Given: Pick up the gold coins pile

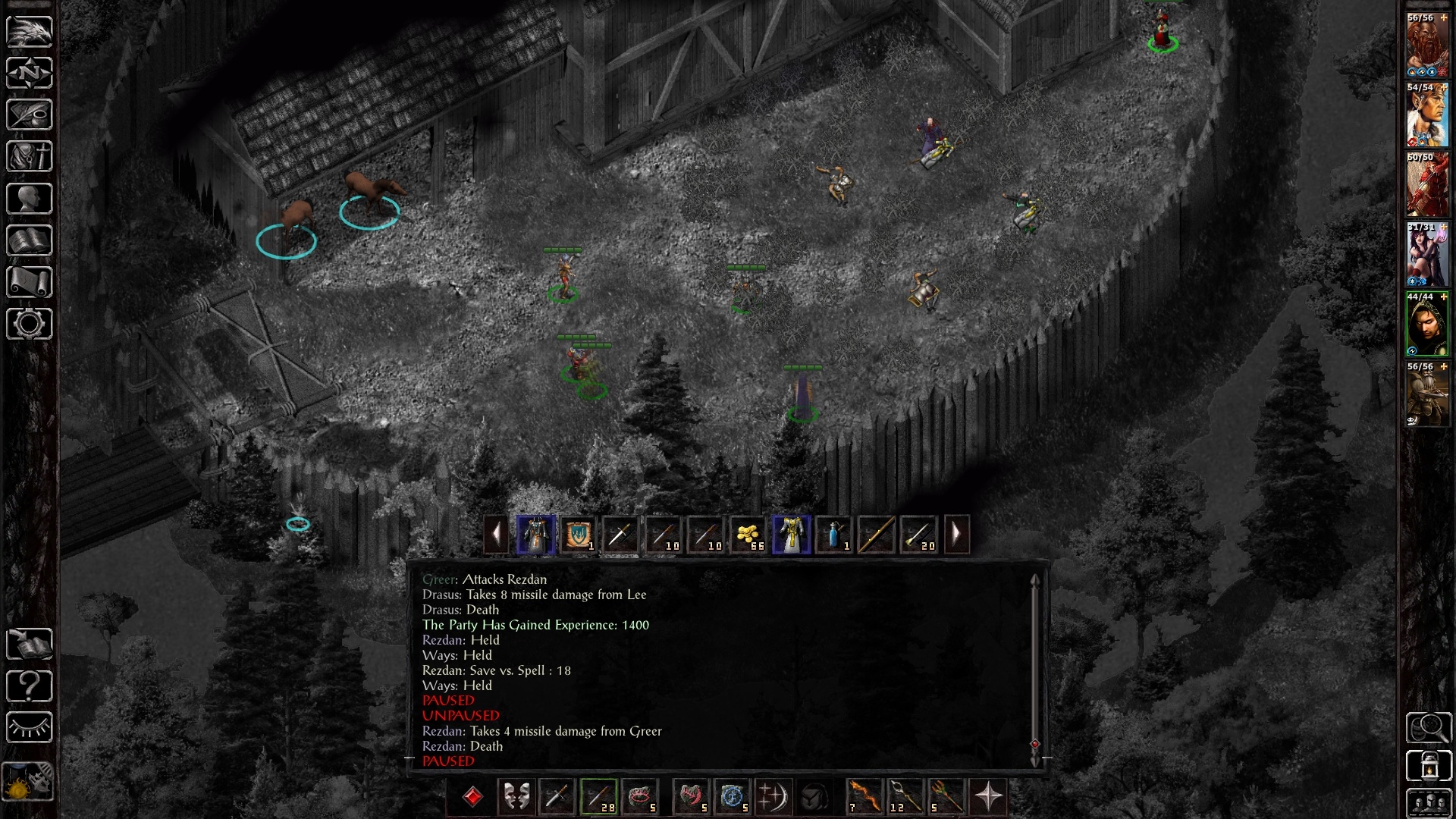Looking at the screenshot, I should 748,535.
